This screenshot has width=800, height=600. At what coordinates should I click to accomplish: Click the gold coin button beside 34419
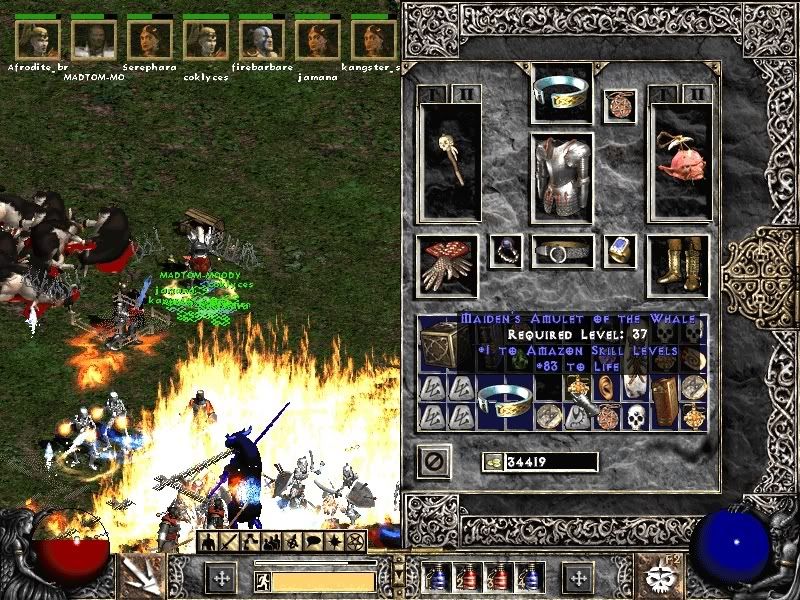tap(494, 462)
